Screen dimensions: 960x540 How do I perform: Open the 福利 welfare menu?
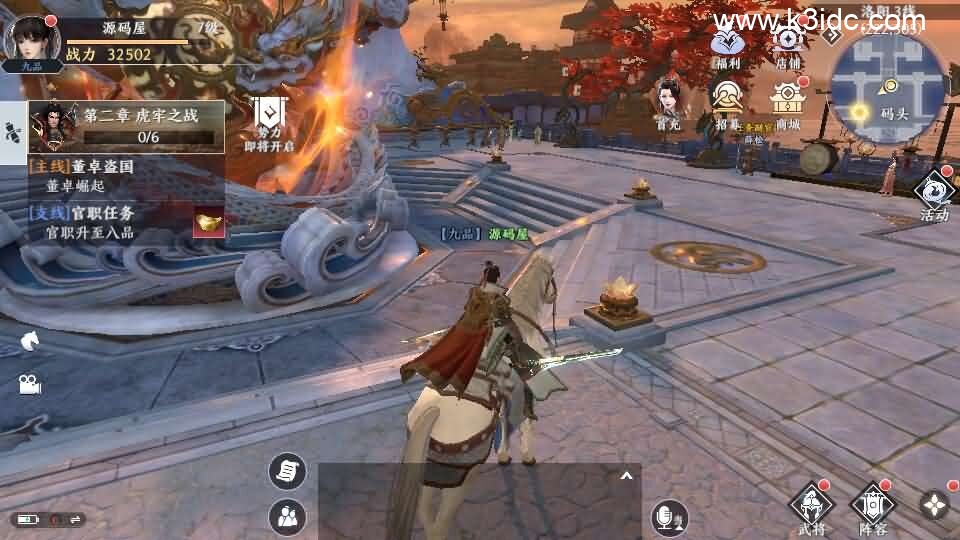pos(727,45)
